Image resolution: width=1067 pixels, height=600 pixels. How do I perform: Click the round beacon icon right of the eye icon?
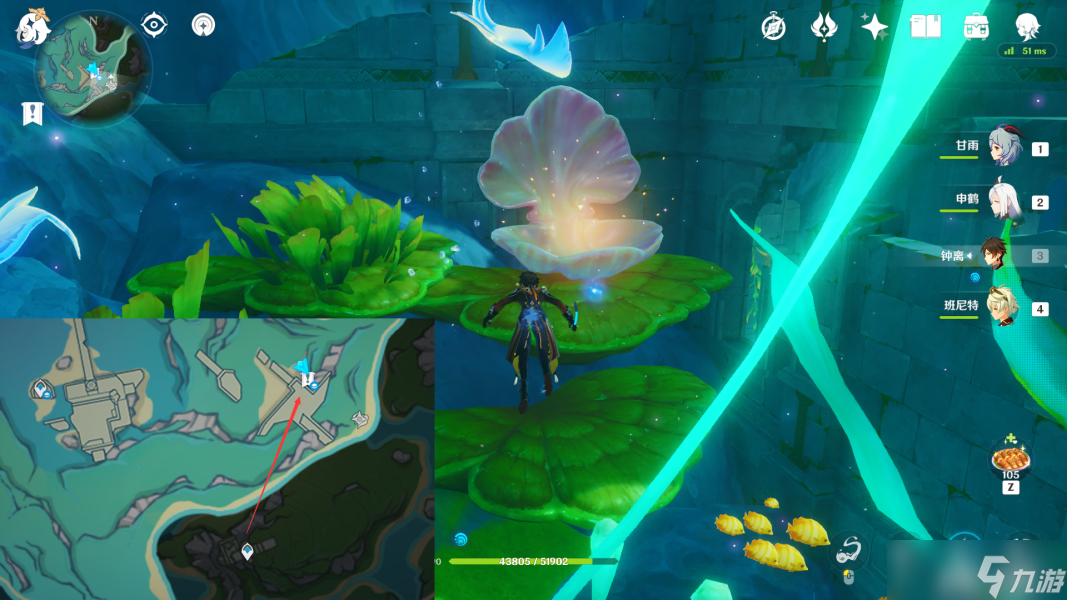[x=203, y=25]
